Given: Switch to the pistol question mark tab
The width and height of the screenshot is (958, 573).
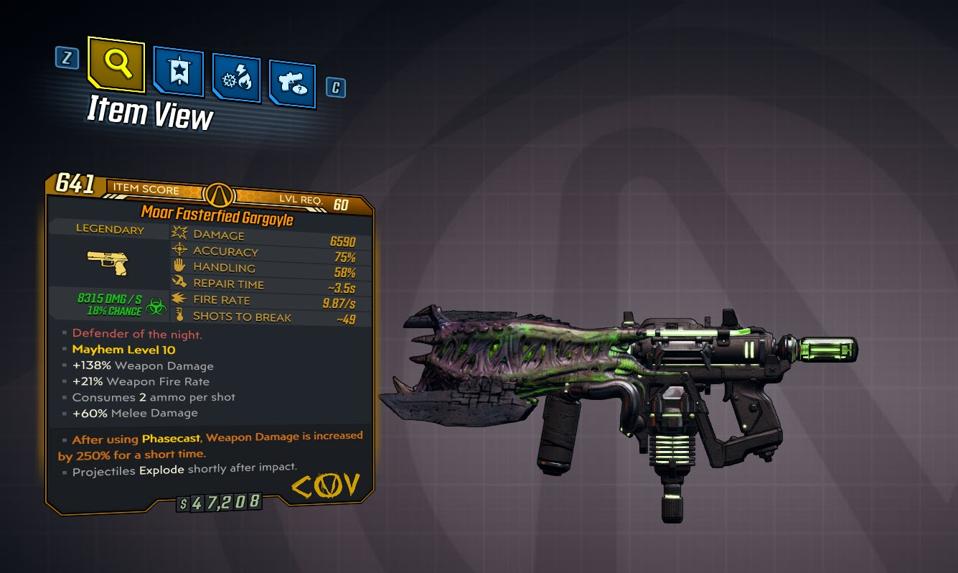Looking at the screenshot, I should [292, 85].
